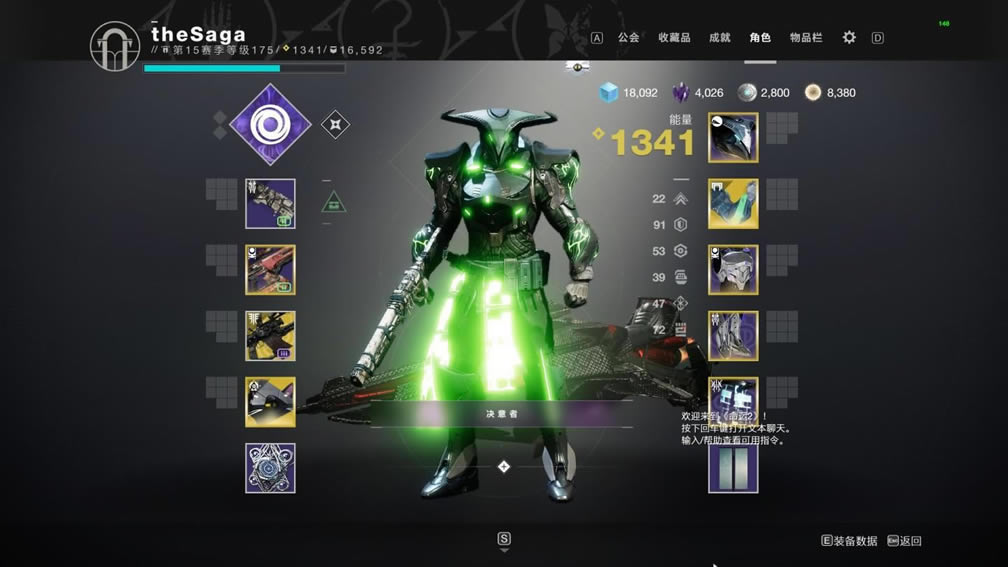Choose the gauntlets armor slot
The image size is (1008, 567).
pos(733,204)
